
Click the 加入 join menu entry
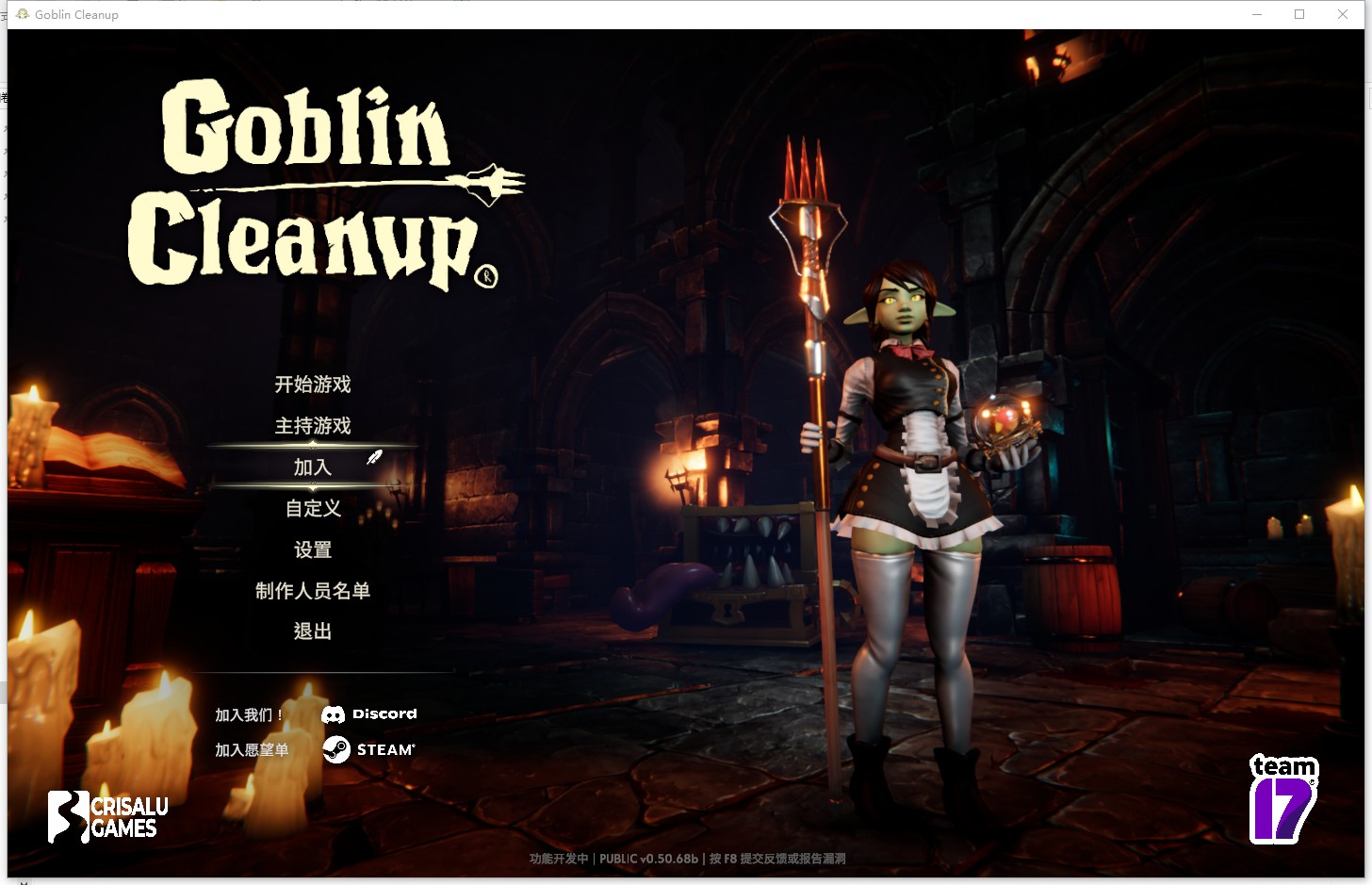pyautogui.click(x=313, y=467)
